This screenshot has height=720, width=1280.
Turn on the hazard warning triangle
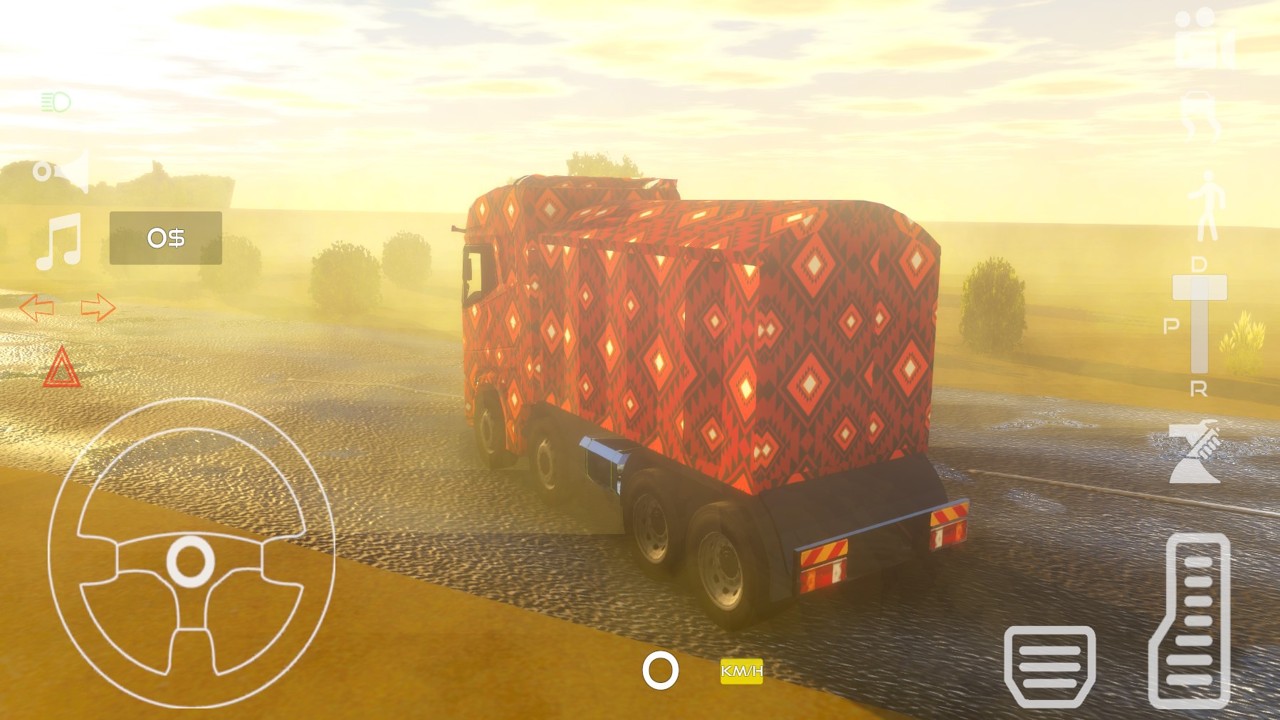pyautogui.click(x=62, y=368)
